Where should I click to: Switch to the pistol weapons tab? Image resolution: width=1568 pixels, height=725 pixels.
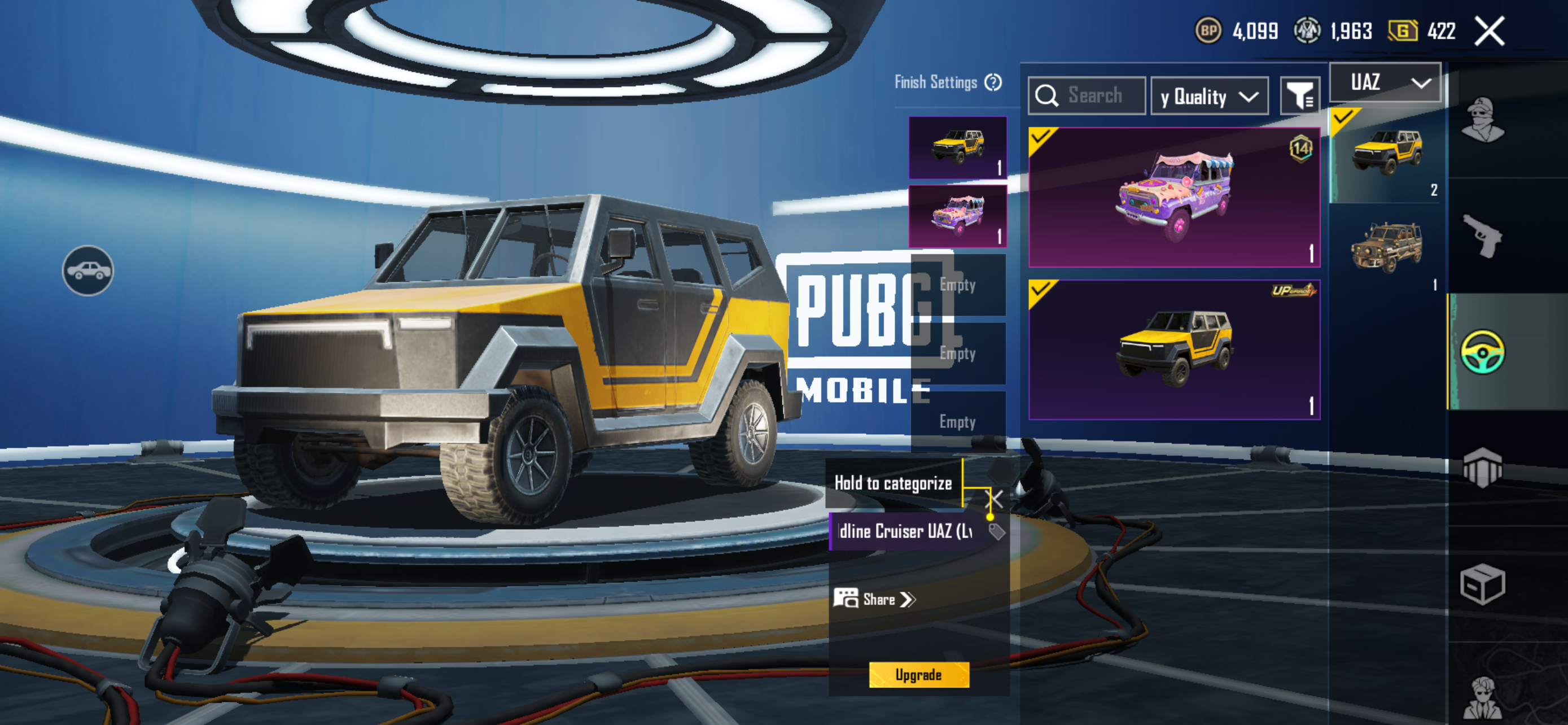pyautogui.click(x=1482, y=235)
